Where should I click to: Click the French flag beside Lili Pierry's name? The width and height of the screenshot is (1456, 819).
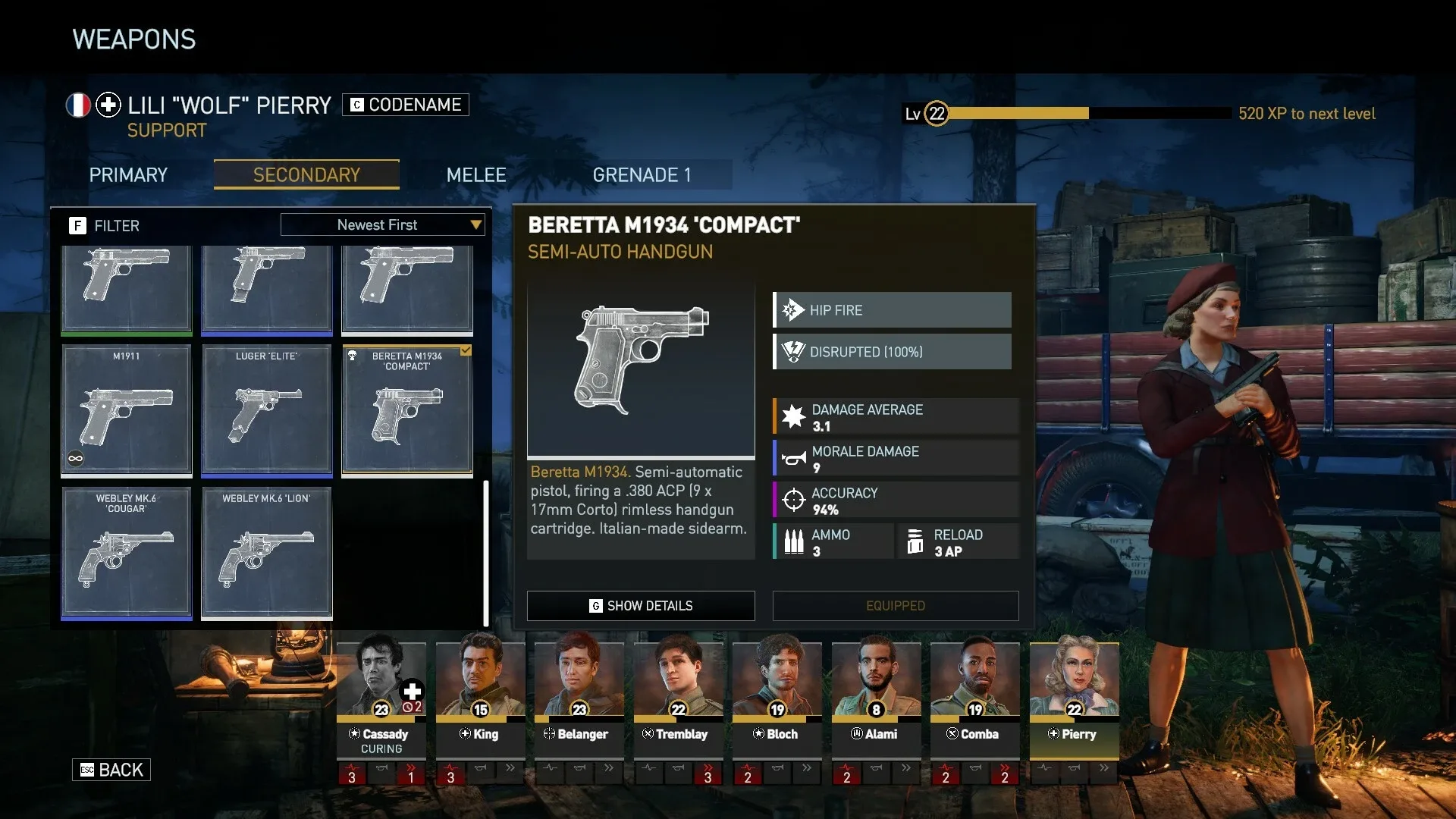click(x=77, y=105)
